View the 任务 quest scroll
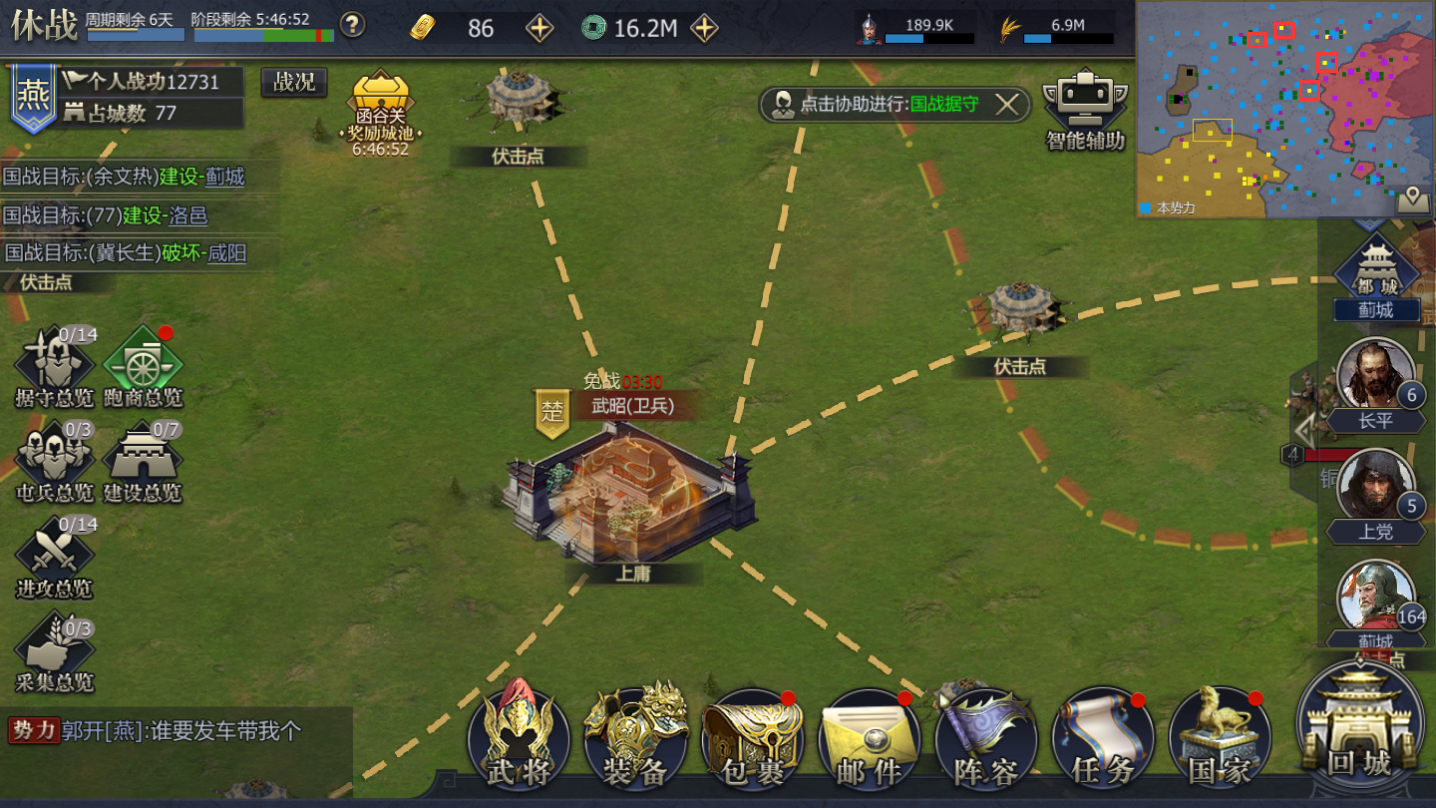This screenshot has height=808, width=1436. (1102, 740)
